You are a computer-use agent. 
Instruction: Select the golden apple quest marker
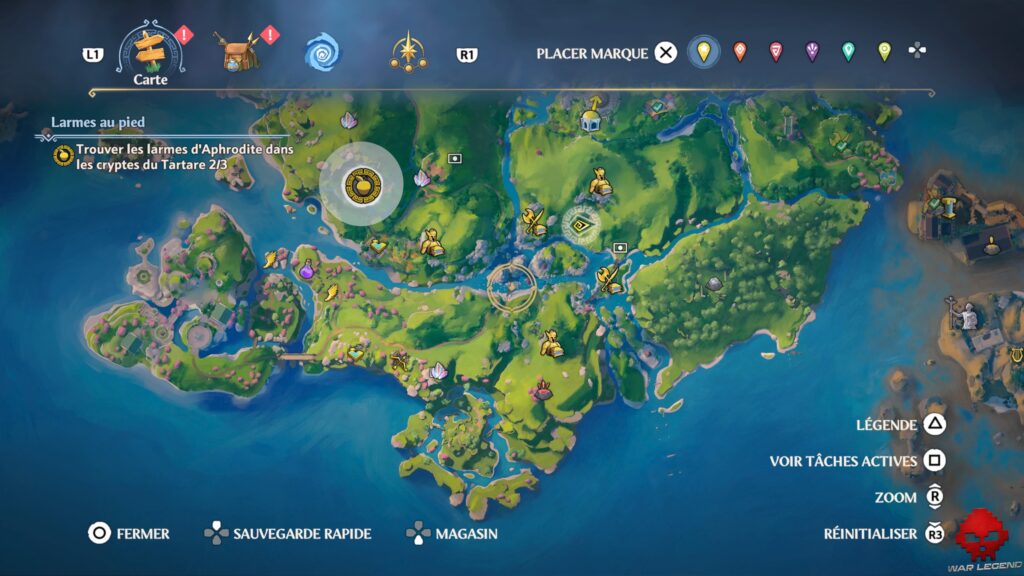[361, 184]
